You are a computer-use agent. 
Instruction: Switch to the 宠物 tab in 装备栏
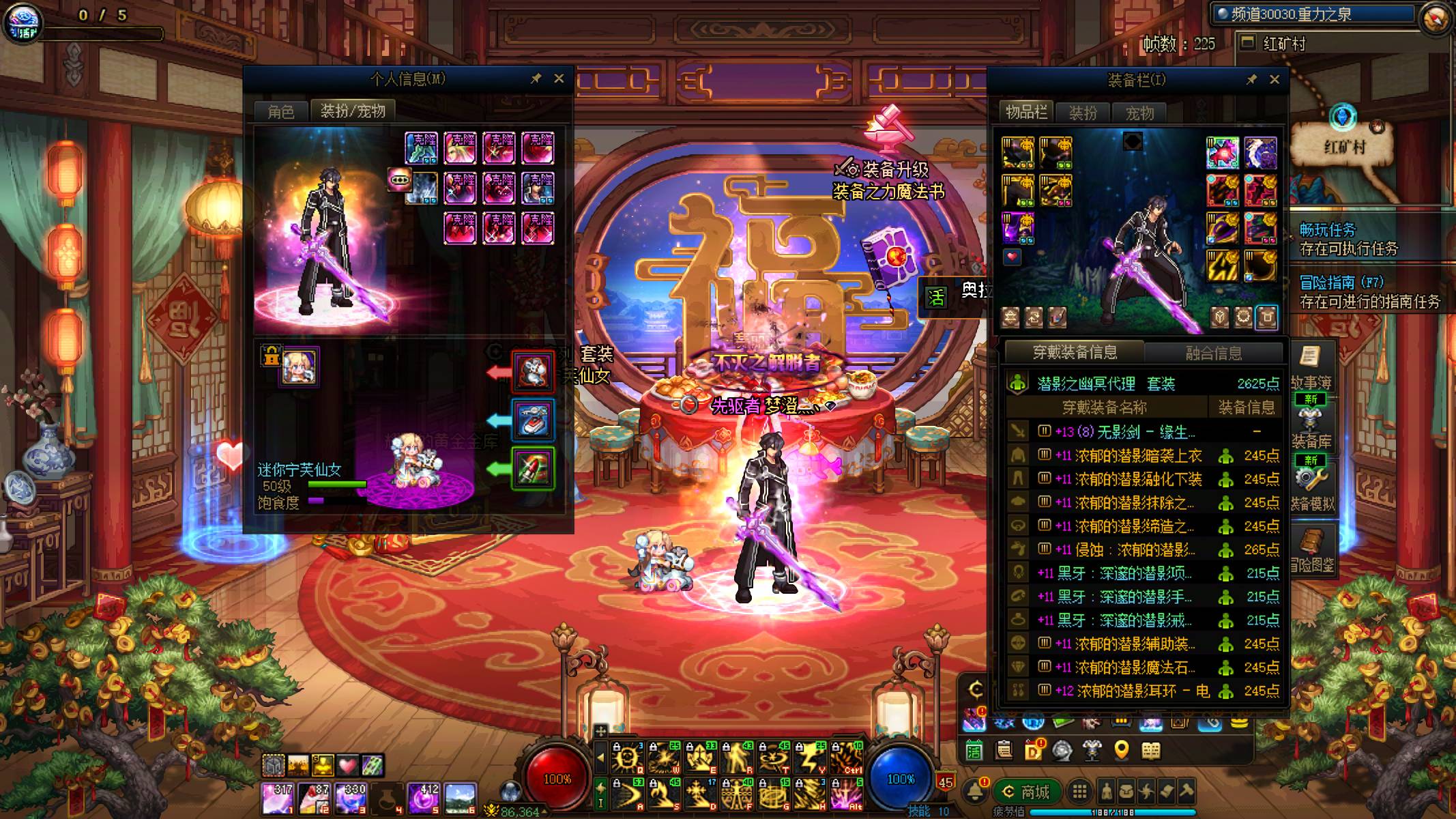(x=1139, y=113)
